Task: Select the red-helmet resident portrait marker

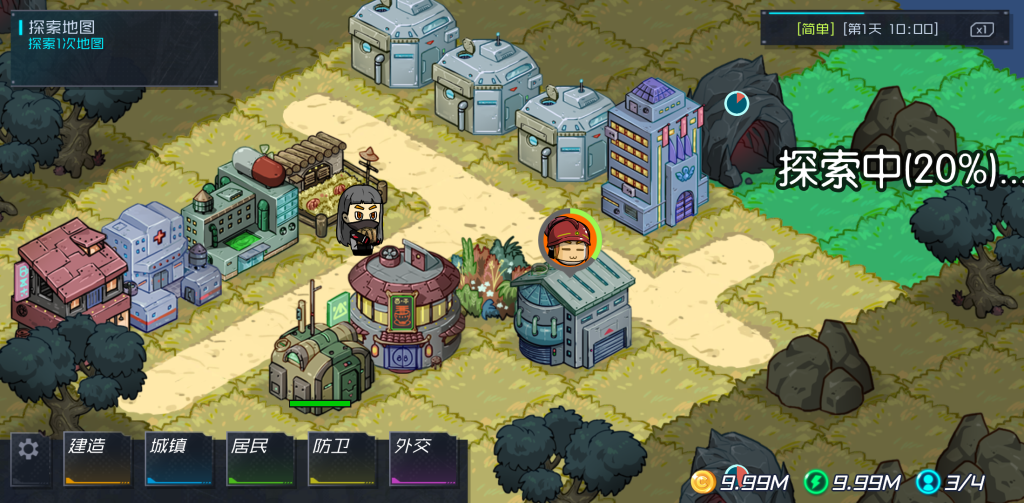Action: [568, 241]
